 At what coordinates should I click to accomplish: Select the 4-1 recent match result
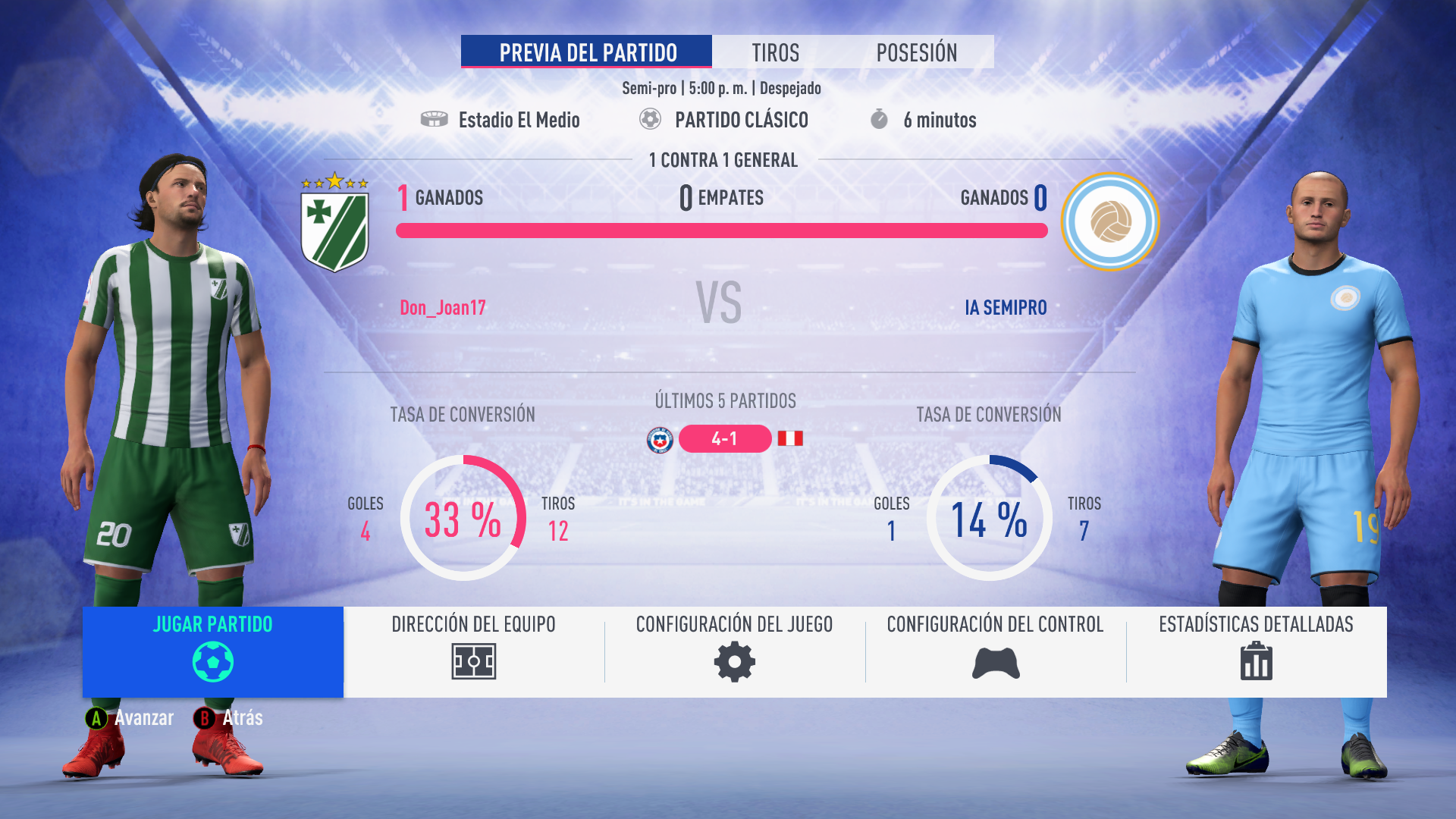[725, 438]
